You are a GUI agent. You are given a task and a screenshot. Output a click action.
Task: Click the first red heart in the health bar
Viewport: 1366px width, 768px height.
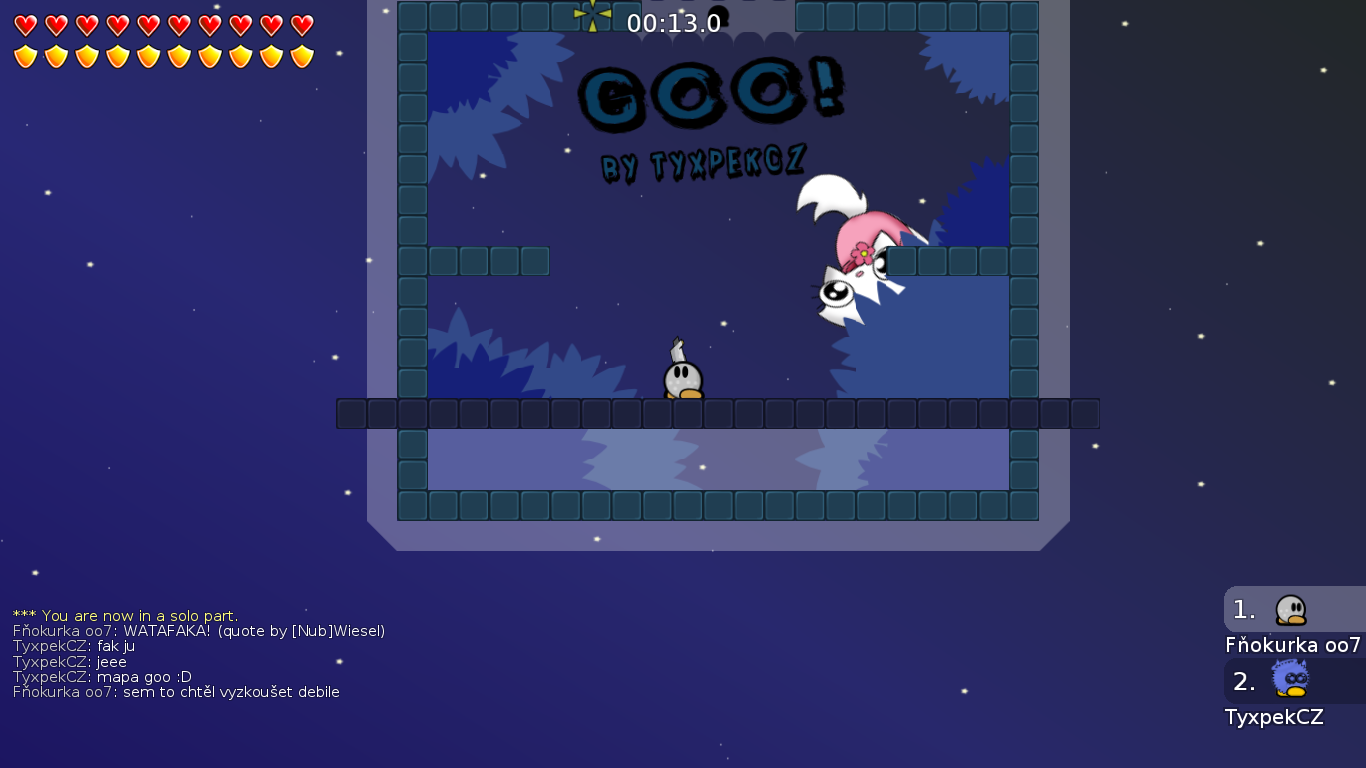tap(25, 27)
